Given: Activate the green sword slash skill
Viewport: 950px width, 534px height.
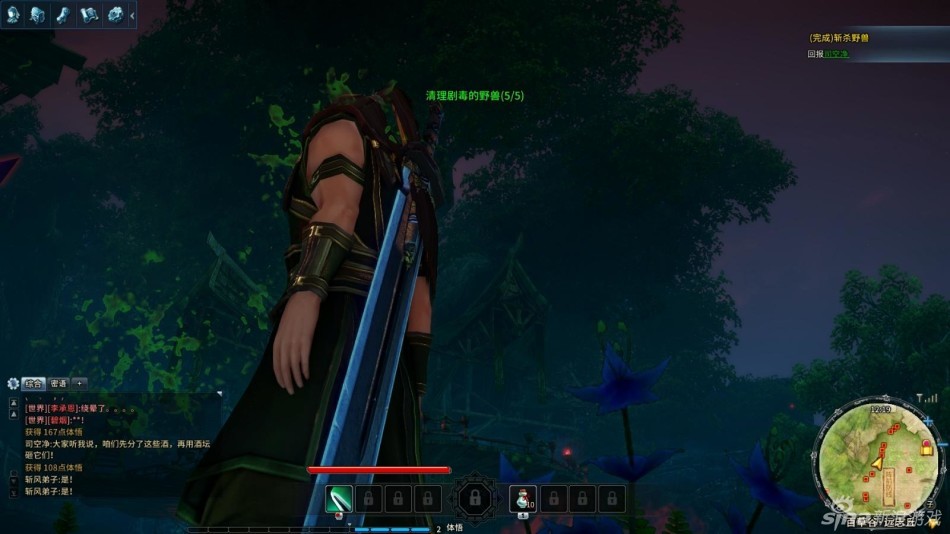Looking at the screenshot, I should 339,497.
